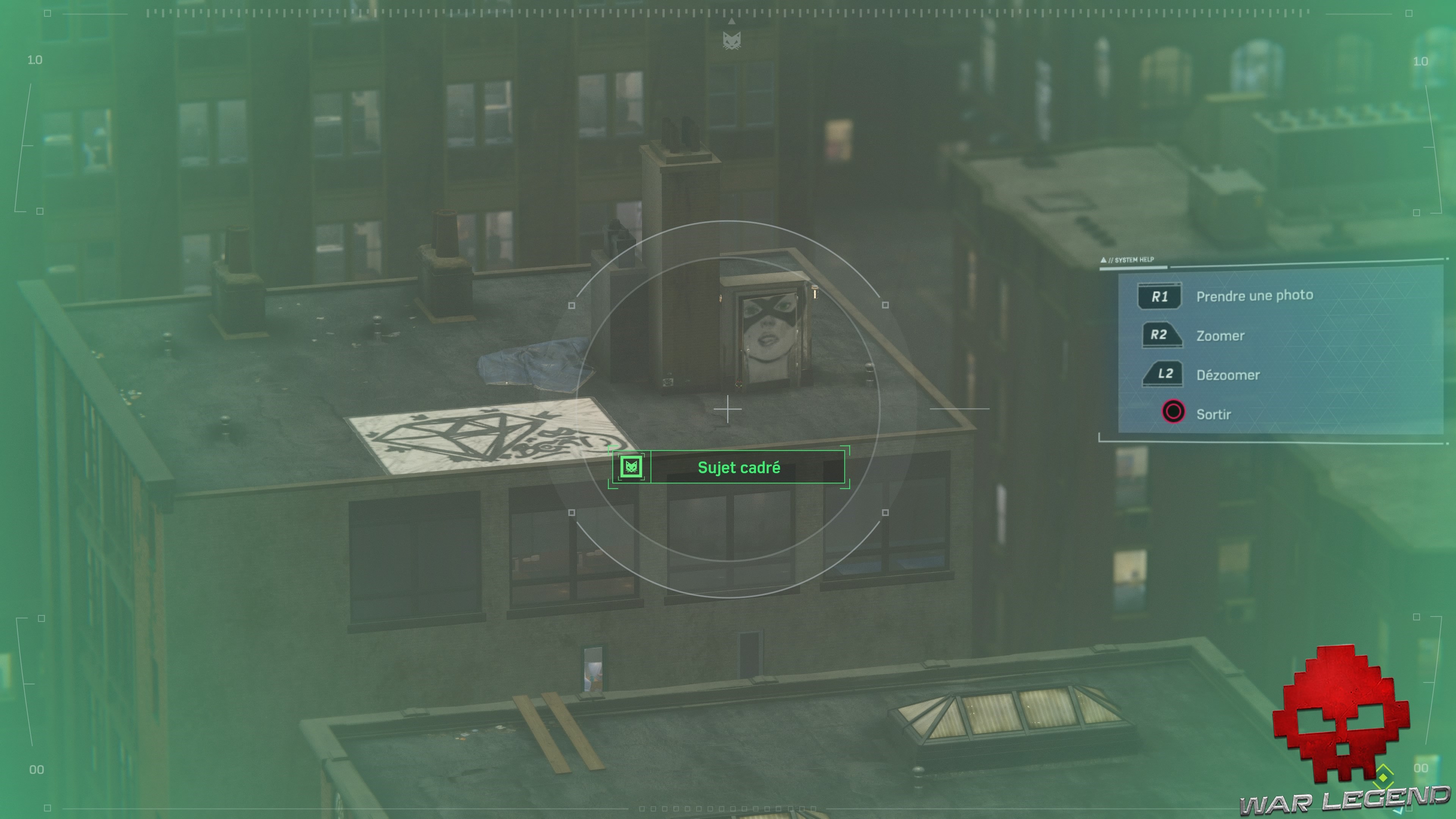Click the center crosshair reticle

[x=728, y=409]
